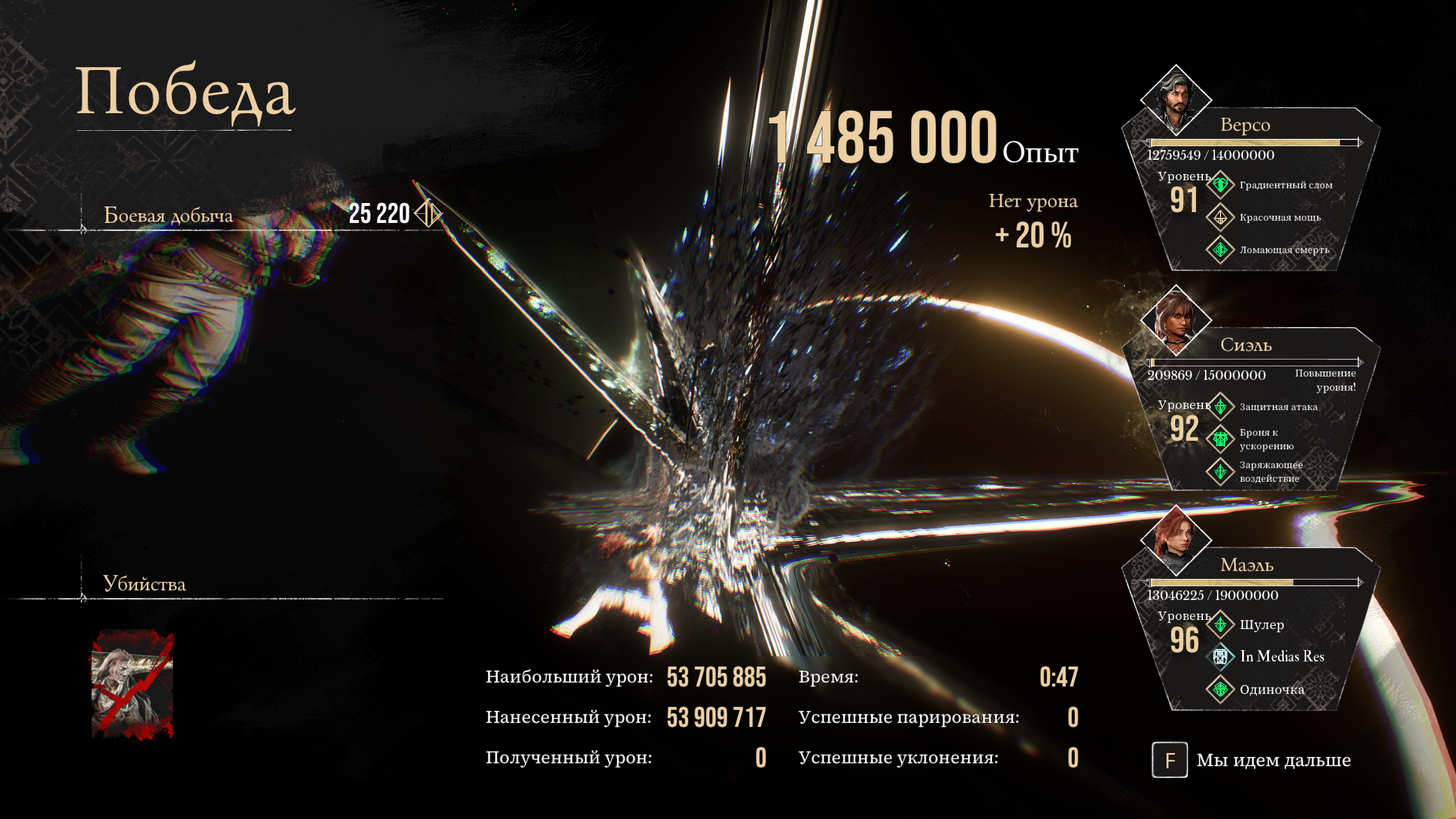Click the defeated enemy thumbnail under Убийства
Viewport: 1456px width, 819px height.
133,684
